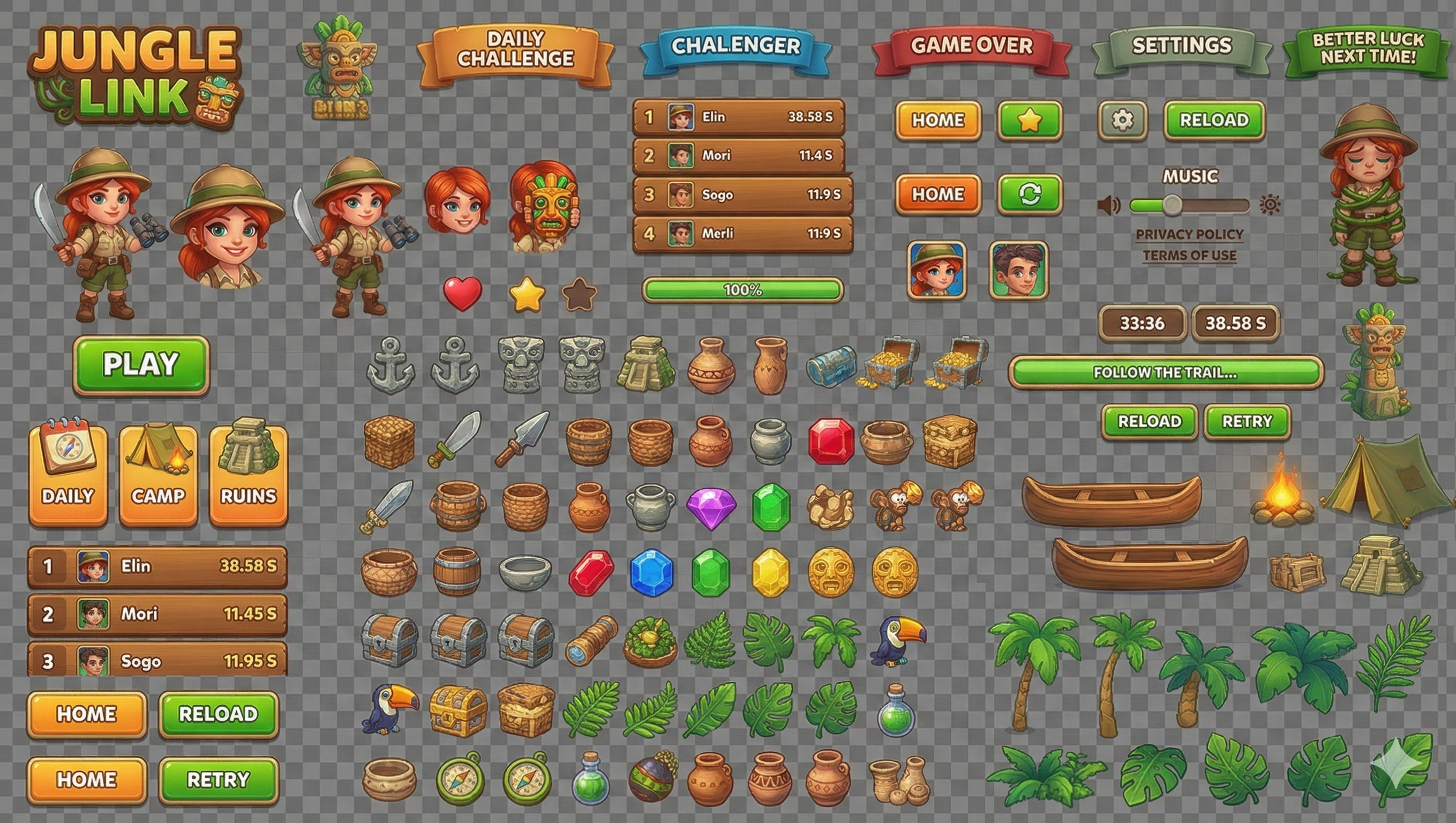Open settings with the gear button
Image resolution: width=1456 pixels, height=823 pixels.
coord(1122,121)
